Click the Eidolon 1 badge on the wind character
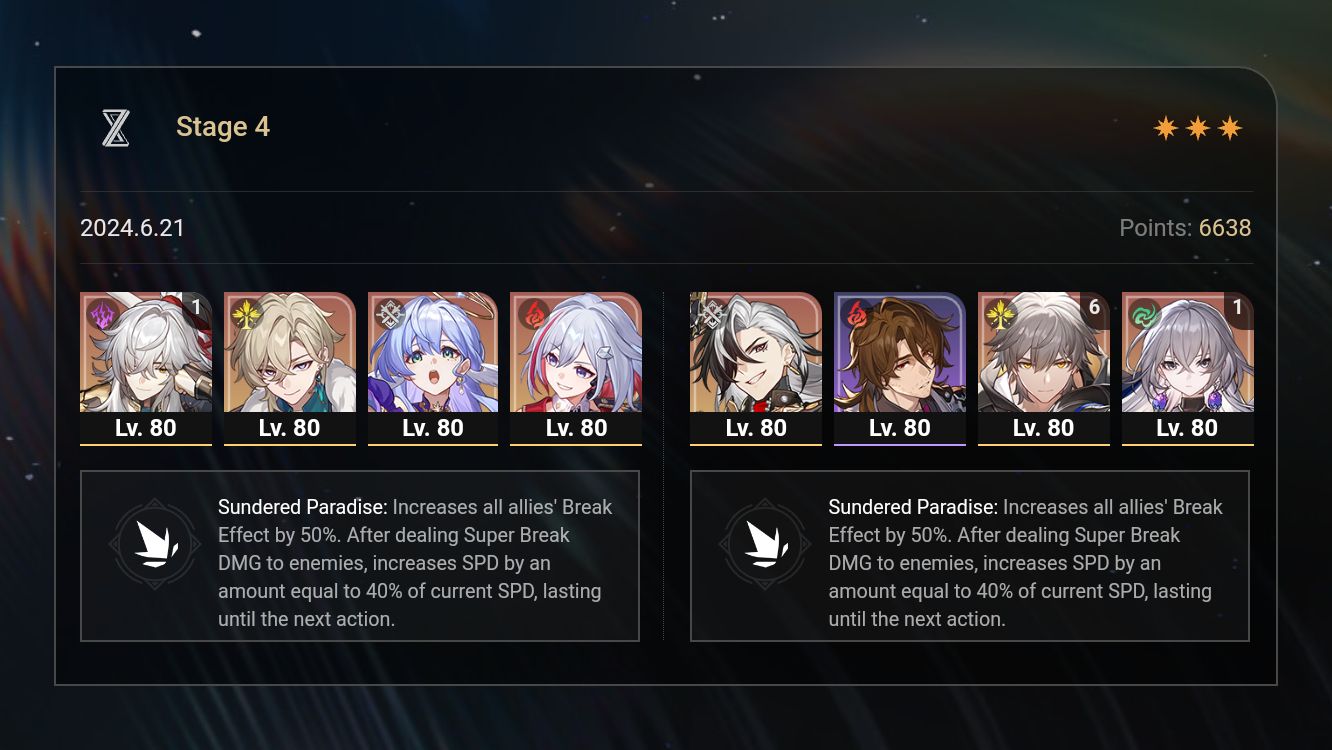The height and width of the screenshot is (750, 1332). tap(1238, 308)
